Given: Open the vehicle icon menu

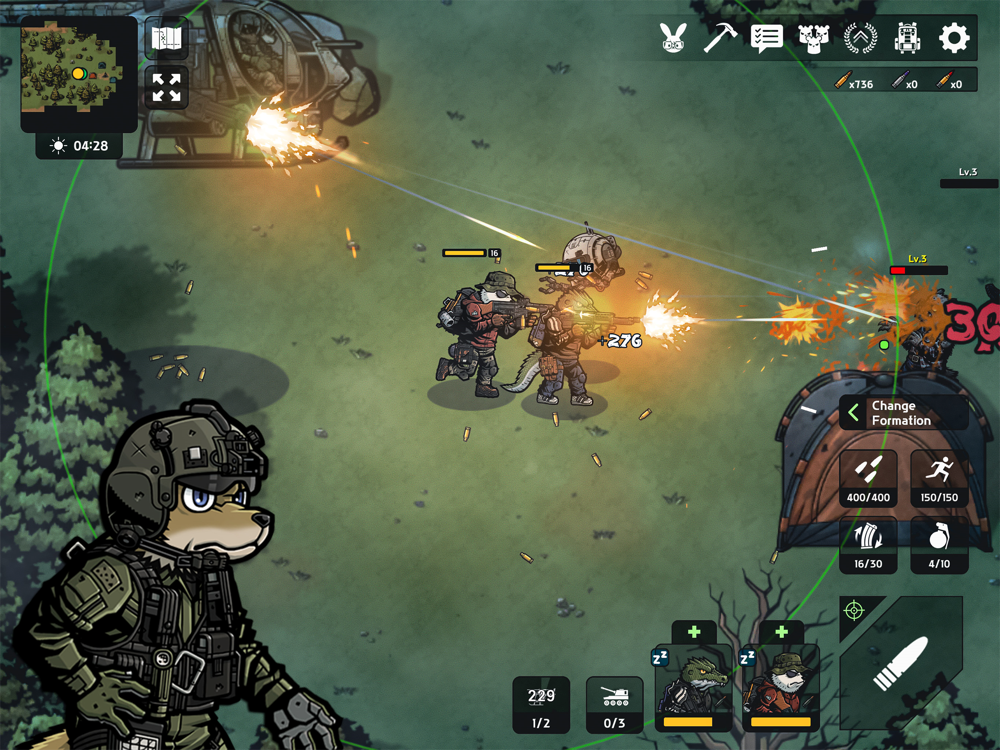Looking at the screenshot, I should pos(907,39).
